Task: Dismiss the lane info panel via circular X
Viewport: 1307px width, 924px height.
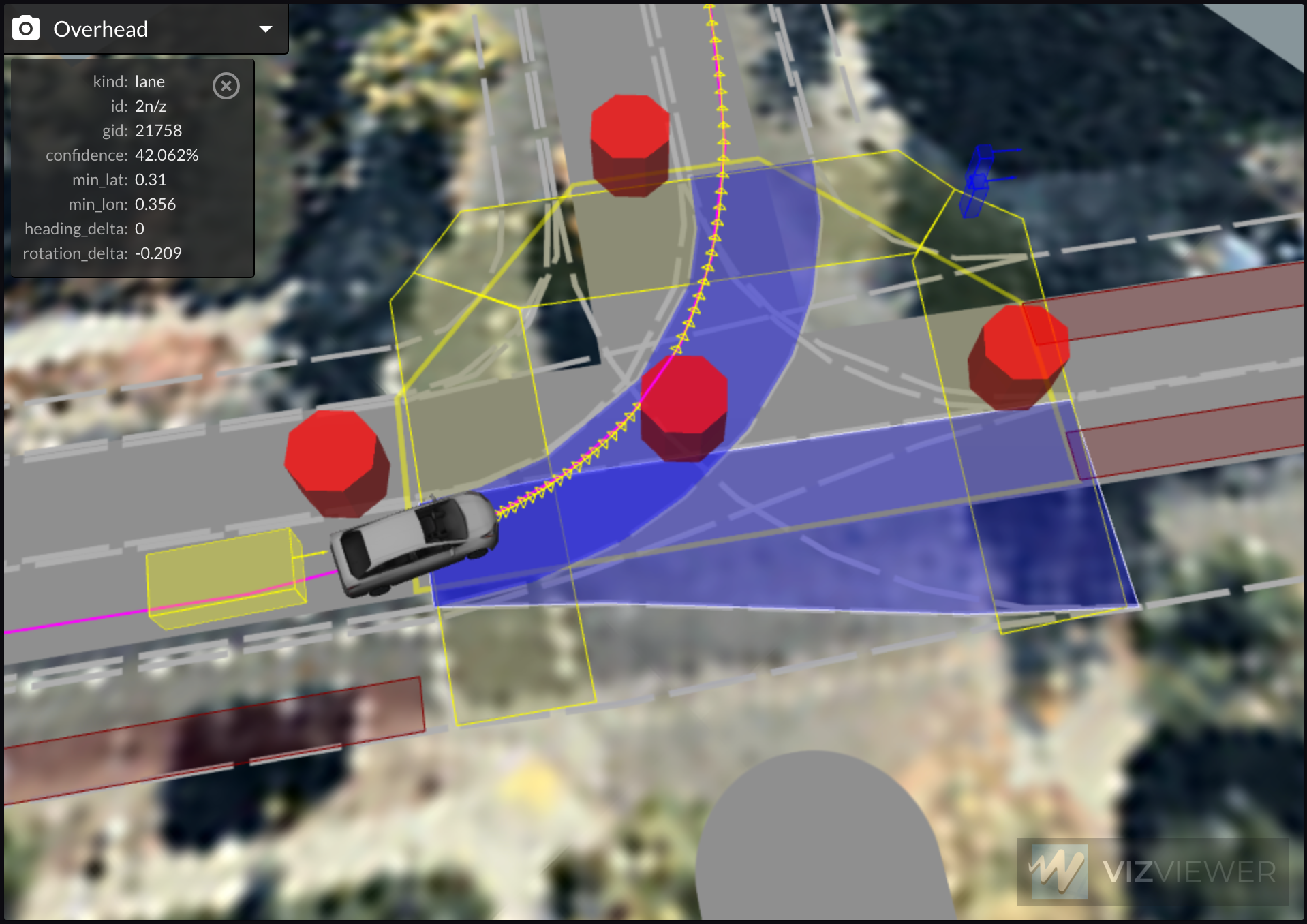Action: tap(226, 85)
